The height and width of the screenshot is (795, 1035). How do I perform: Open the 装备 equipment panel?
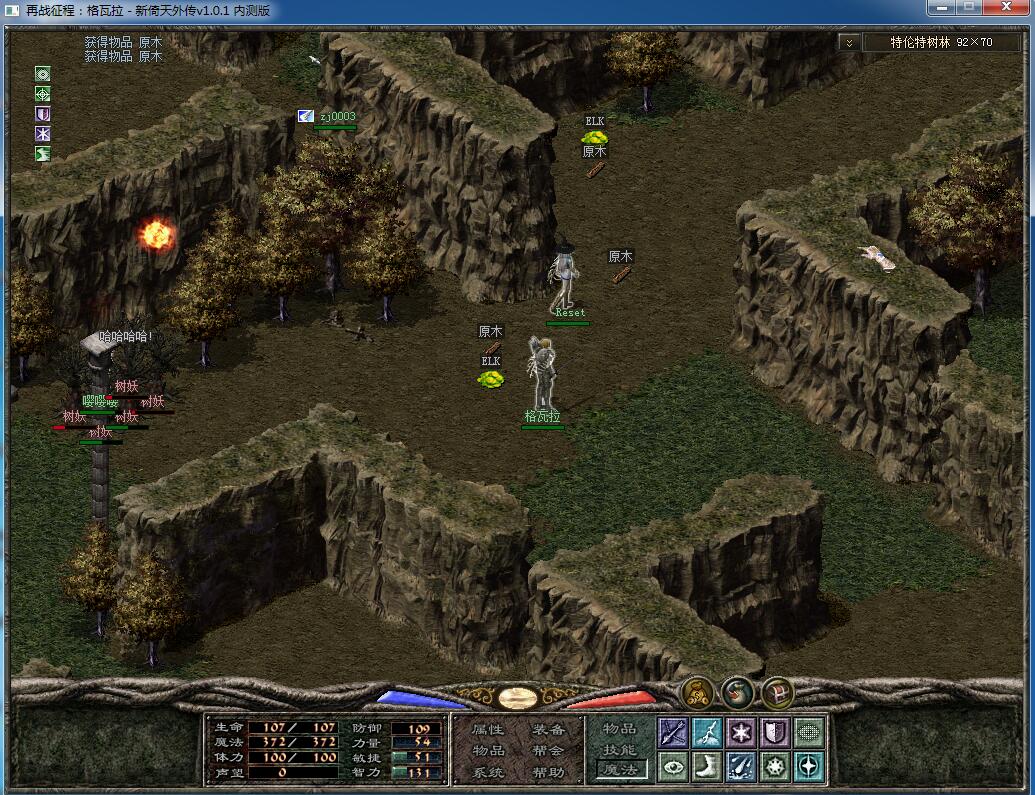click(x=548, y=729)
